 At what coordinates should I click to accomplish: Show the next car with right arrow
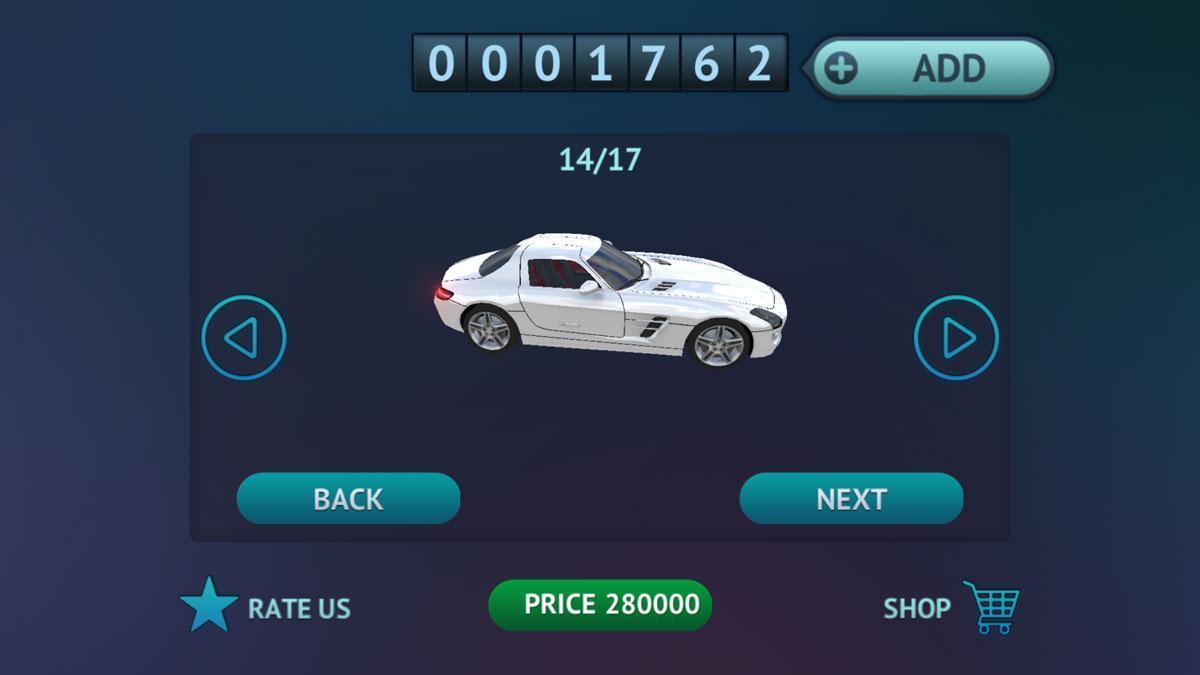click(x=956, y=338)
